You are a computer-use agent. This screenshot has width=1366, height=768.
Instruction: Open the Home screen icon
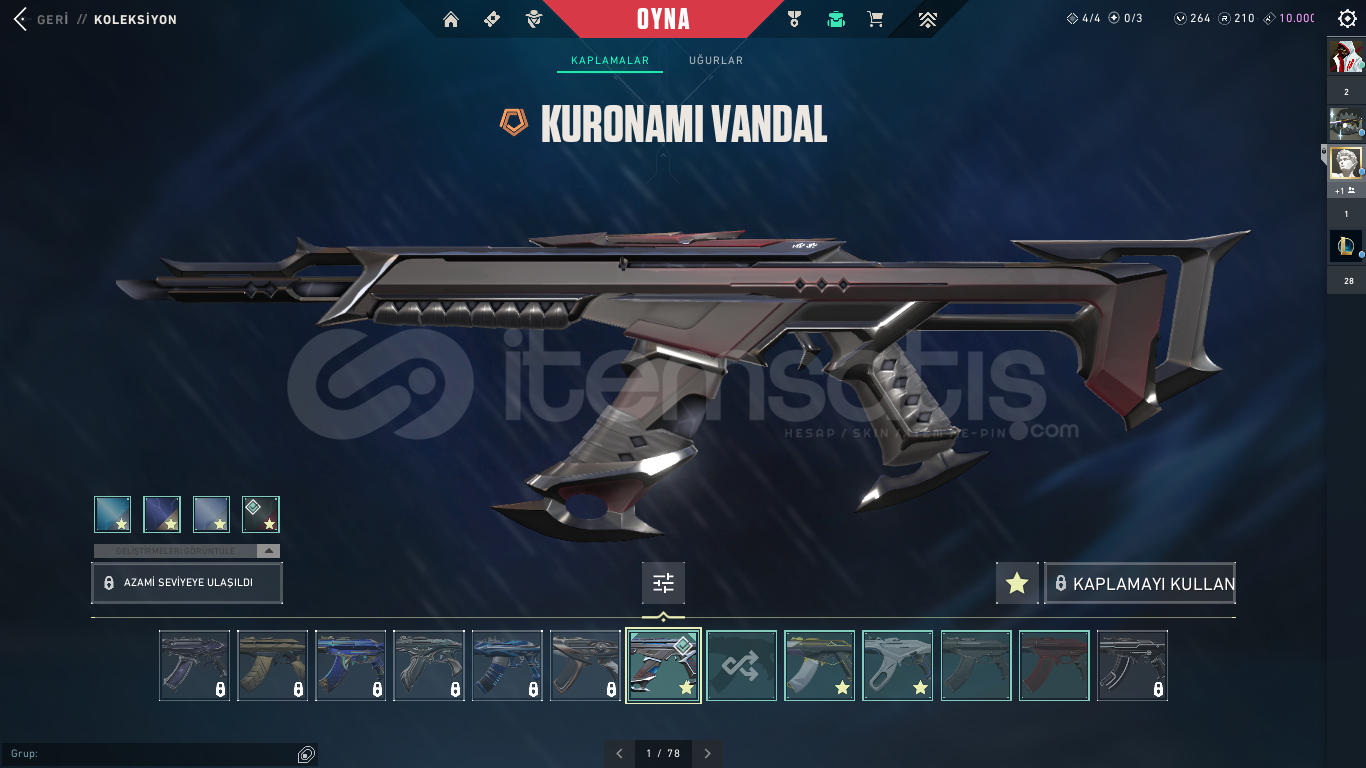[451, 18]
